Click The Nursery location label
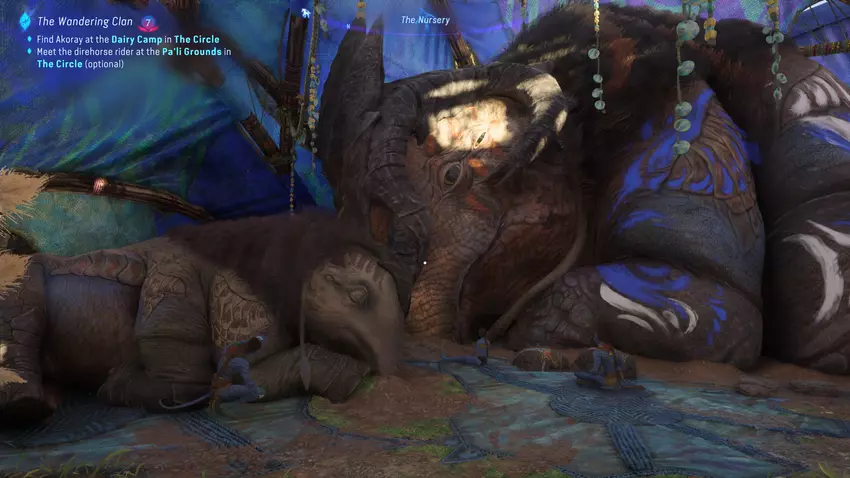Image resolution: width=850 pixels, height=478 pixels. 425,19
